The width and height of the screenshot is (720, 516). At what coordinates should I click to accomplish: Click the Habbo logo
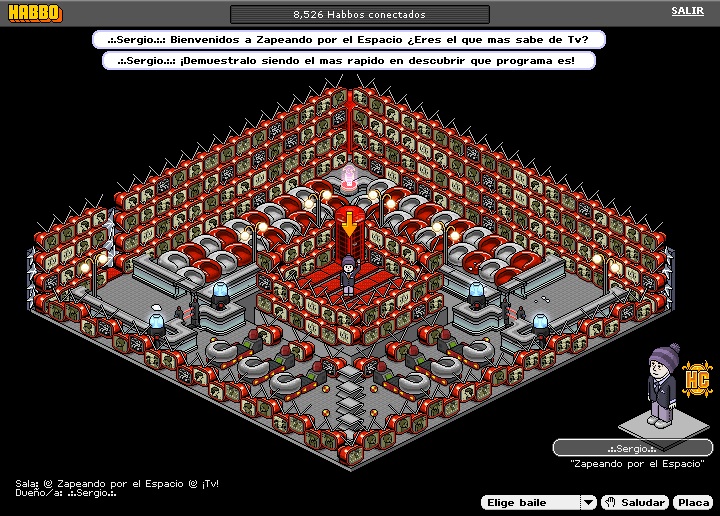(x=33, y=13)
